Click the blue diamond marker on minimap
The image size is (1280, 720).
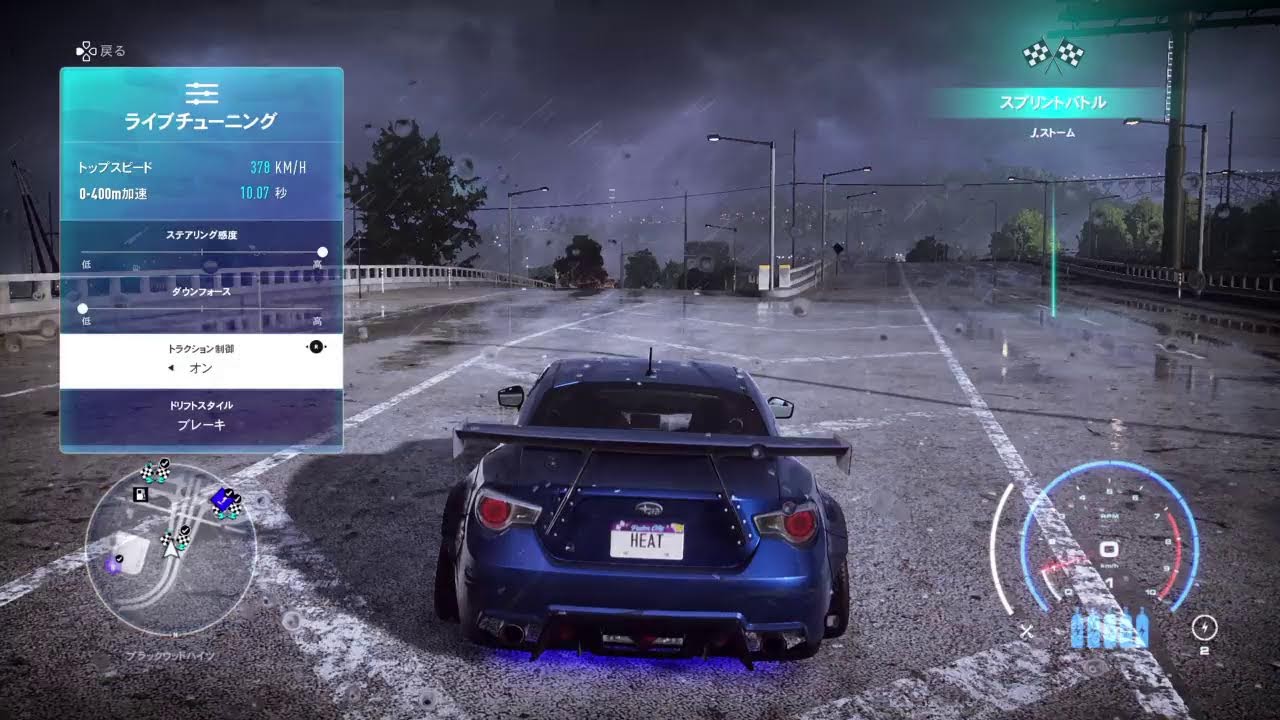pyautogui.click(x=221, y=499)
